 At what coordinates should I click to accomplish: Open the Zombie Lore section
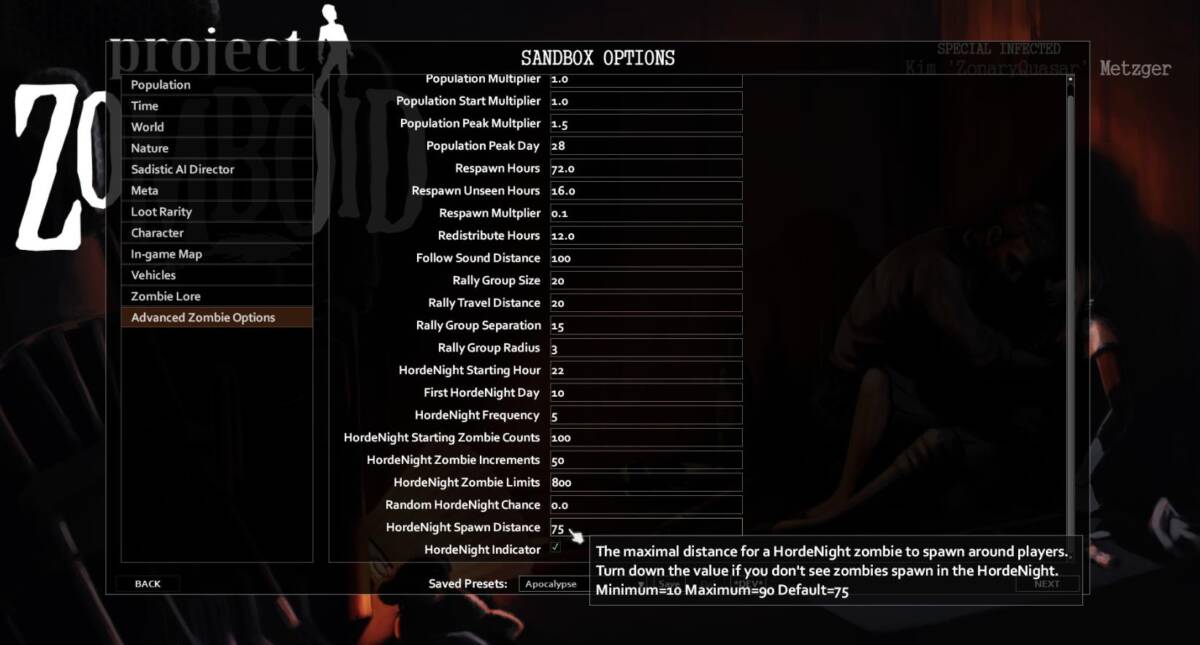tap(216, 296)
